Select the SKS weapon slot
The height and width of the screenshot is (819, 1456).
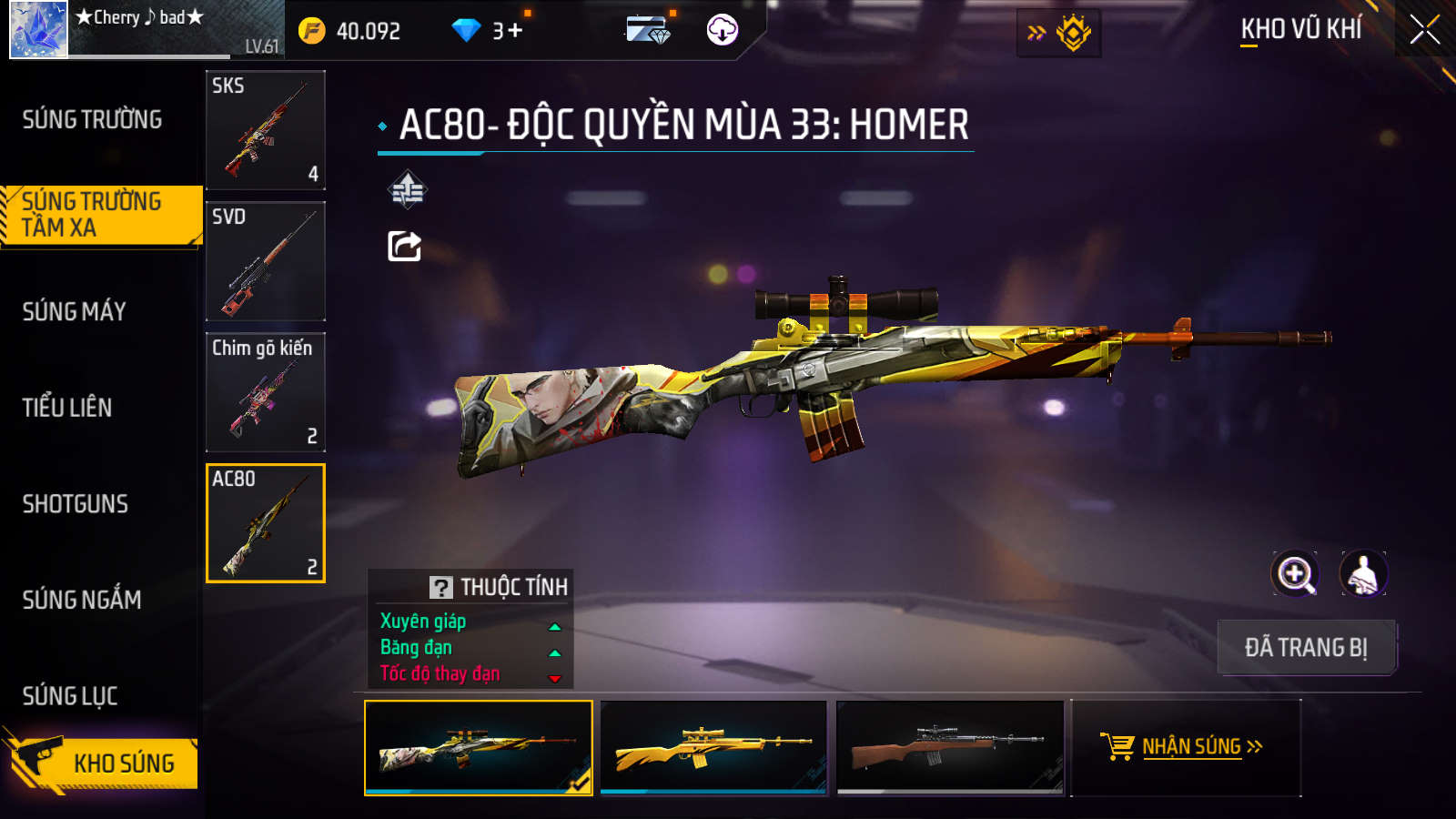pyautogui.click(x=266, y=130)
